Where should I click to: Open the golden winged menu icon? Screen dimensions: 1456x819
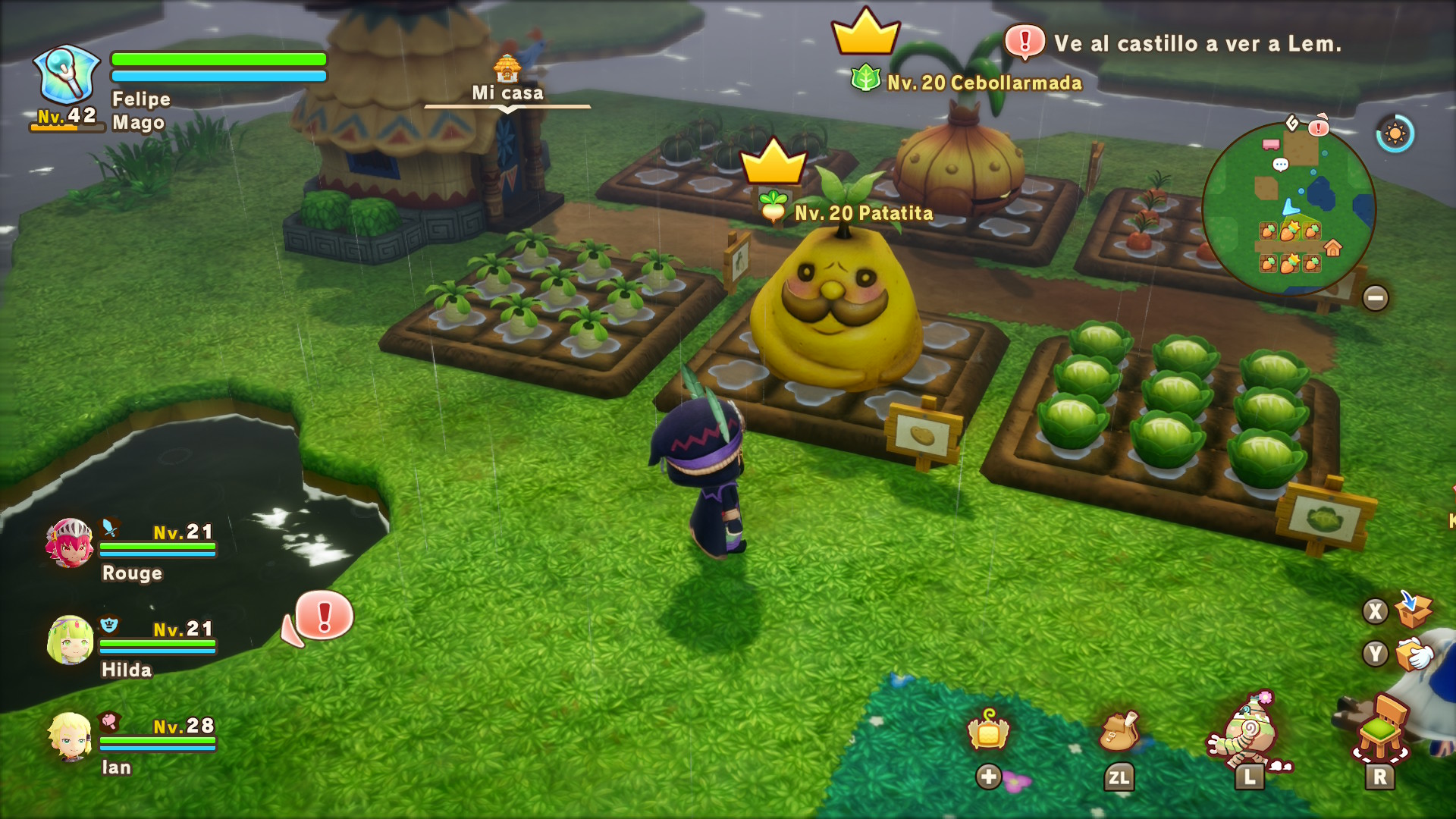click(988, 732)
